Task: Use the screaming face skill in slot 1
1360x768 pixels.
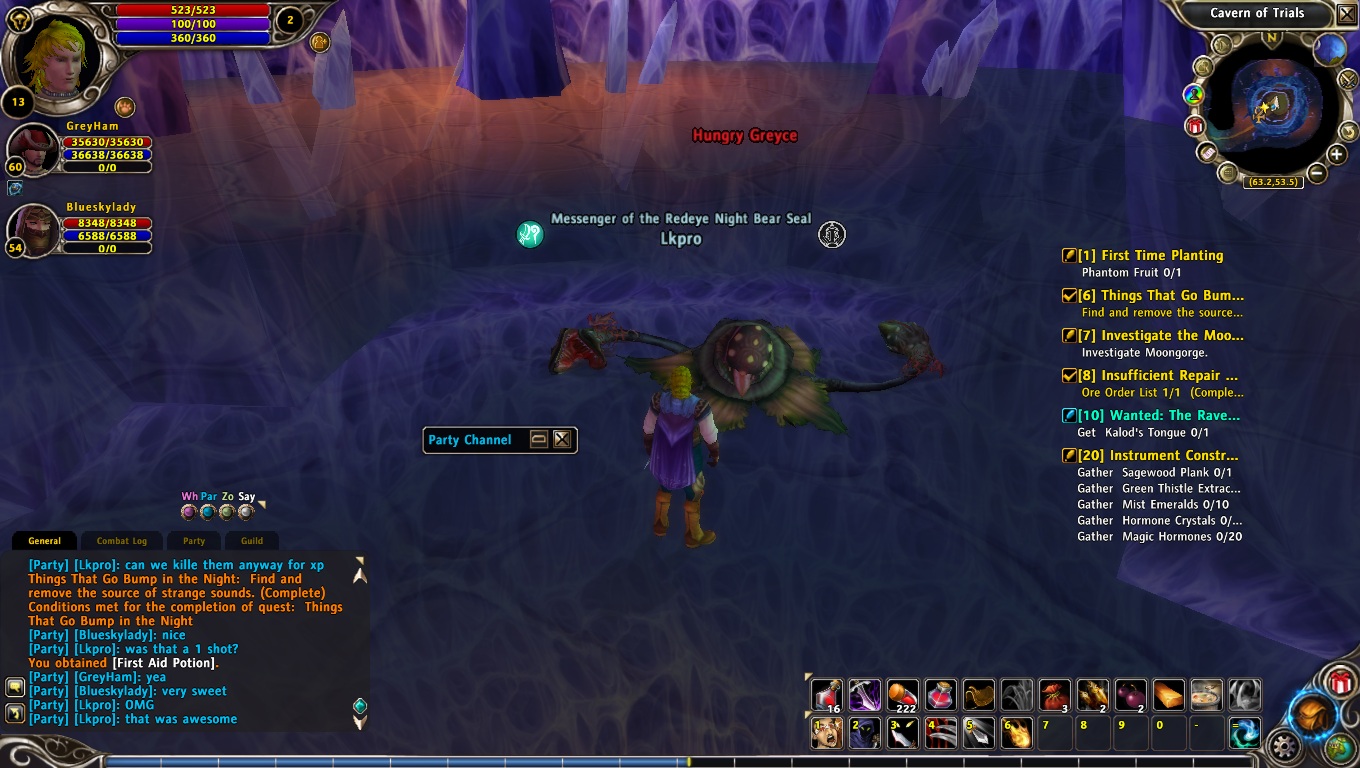Action: pos(826,733)
